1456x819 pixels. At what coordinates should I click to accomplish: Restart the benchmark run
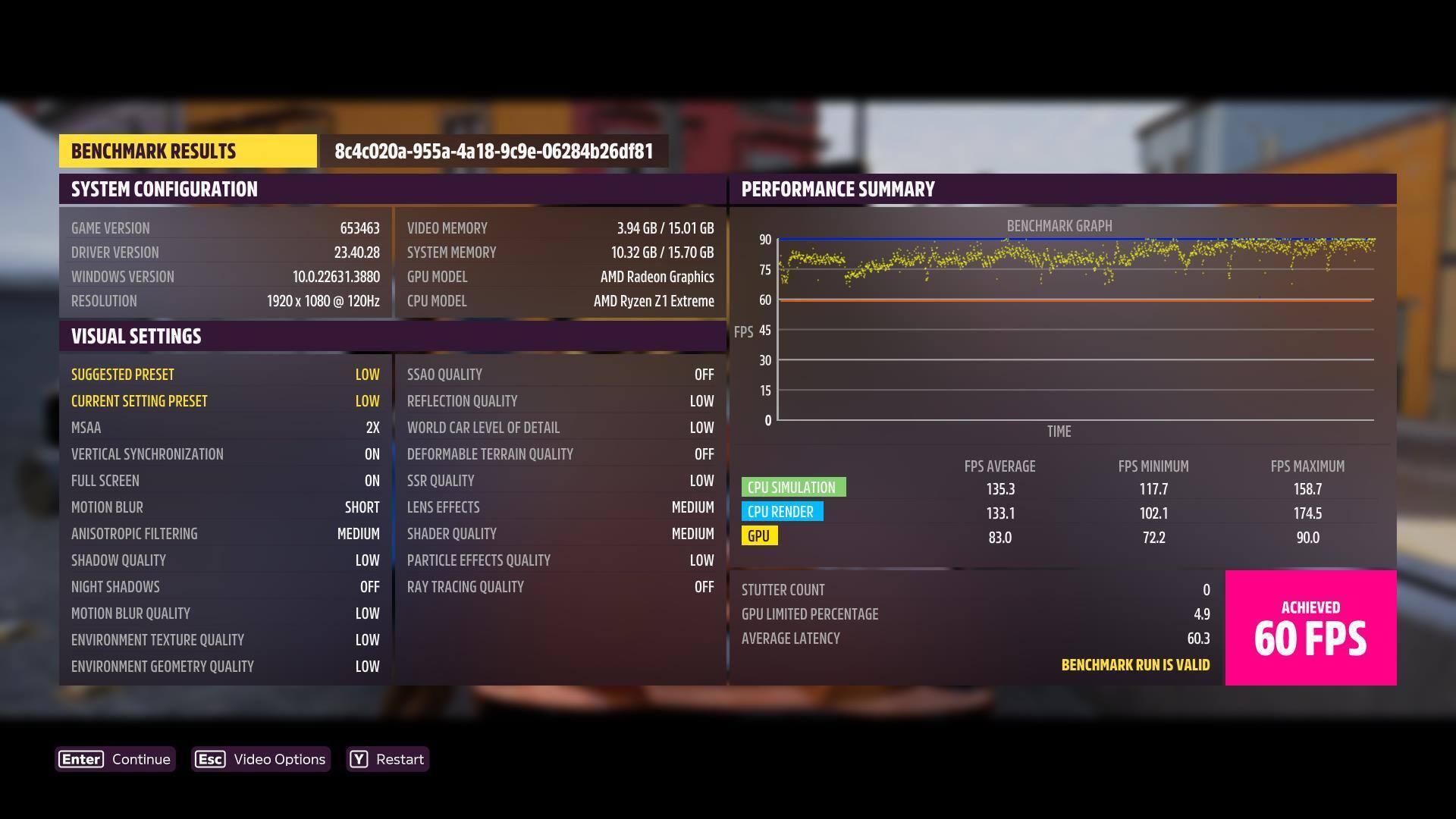pyautogui.click(x=388, y=759)
